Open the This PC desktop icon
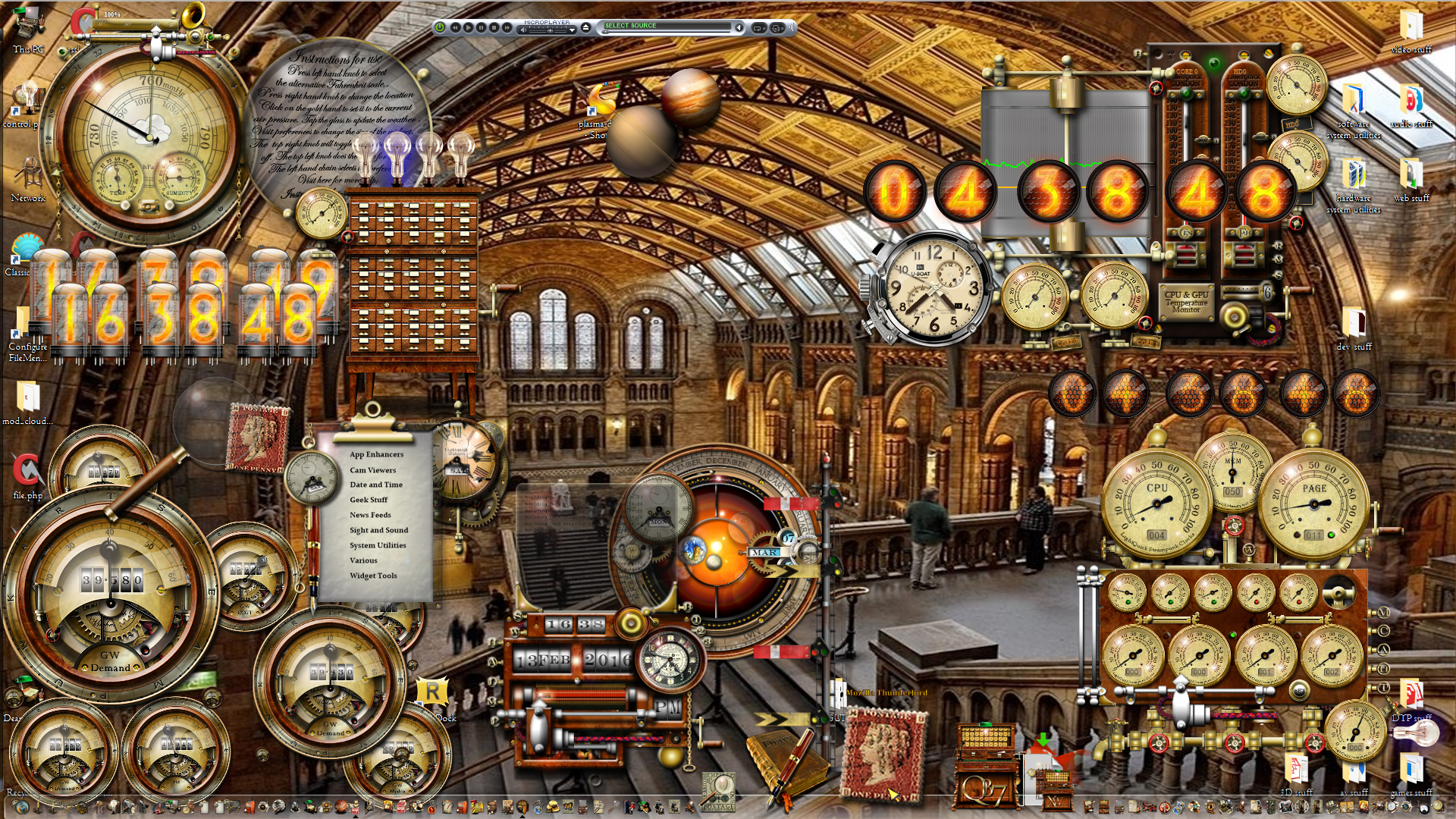This screenshot has width=1456, height=819. 28,27
